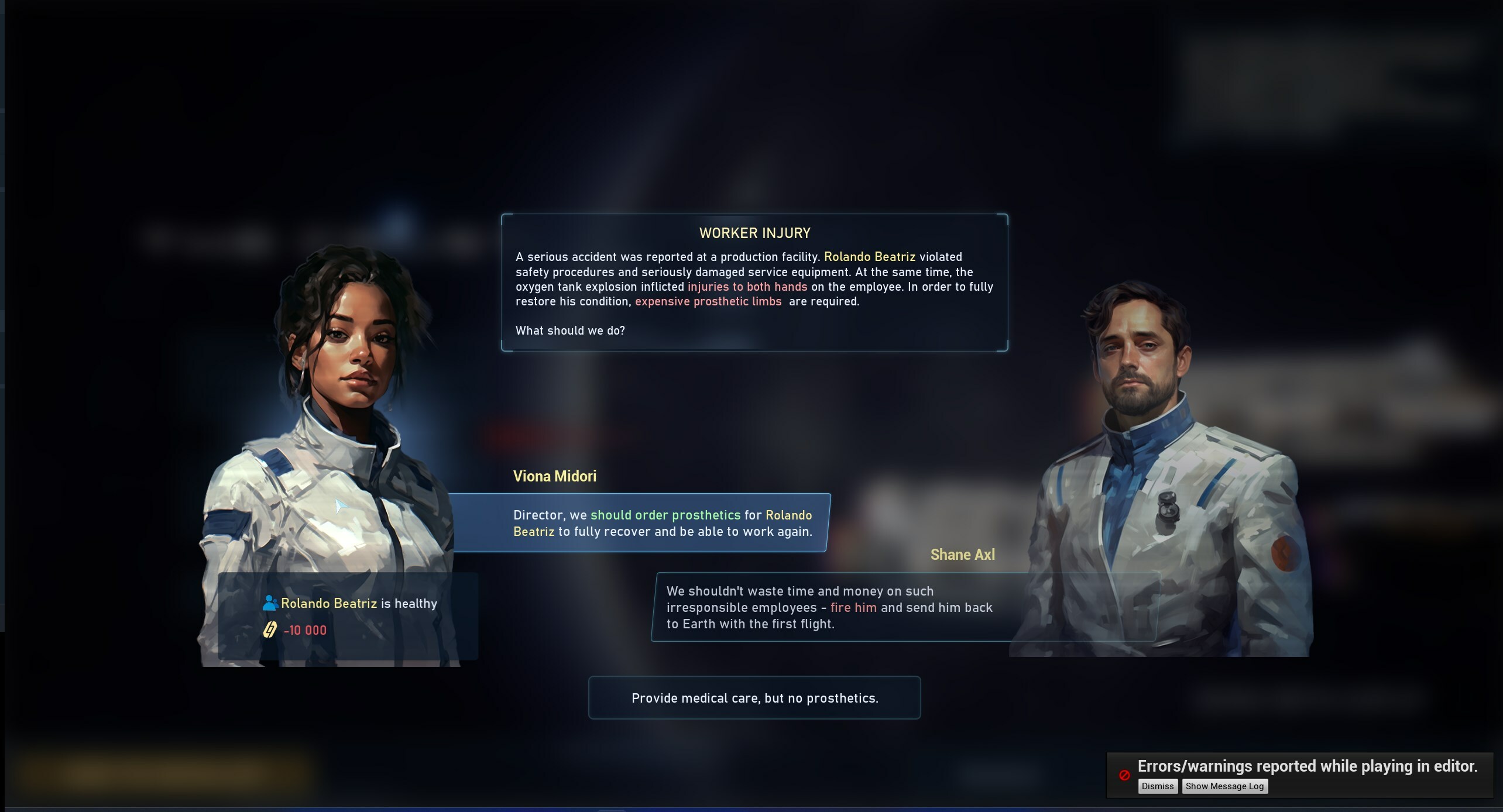Select 'Provide medical care, but no prosthetics'
Image resolution: width=1503 pixels, height=812 pixels.
click(754, 697)
